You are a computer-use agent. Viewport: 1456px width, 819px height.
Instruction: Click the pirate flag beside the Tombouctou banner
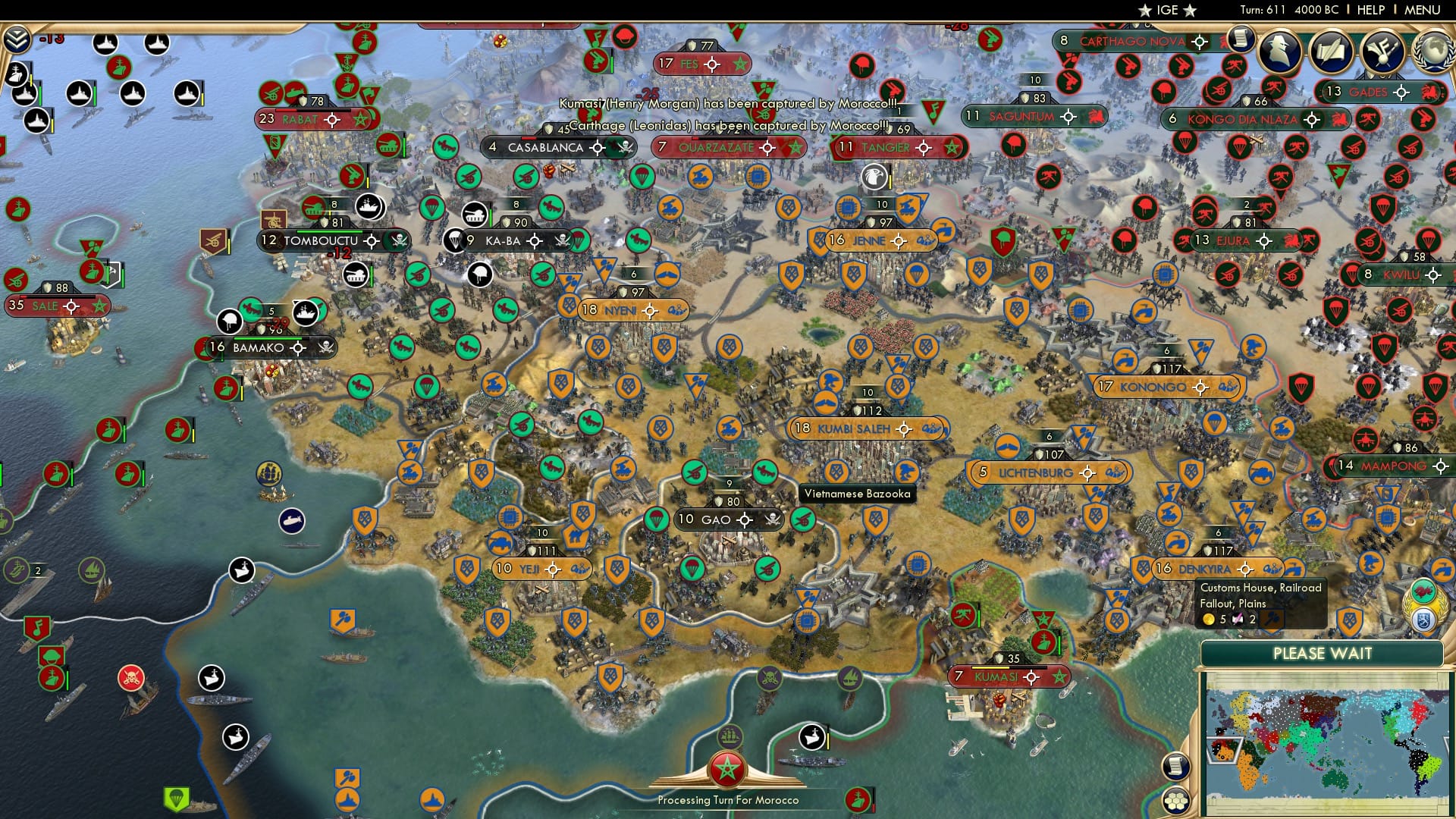tap(398, 240)
